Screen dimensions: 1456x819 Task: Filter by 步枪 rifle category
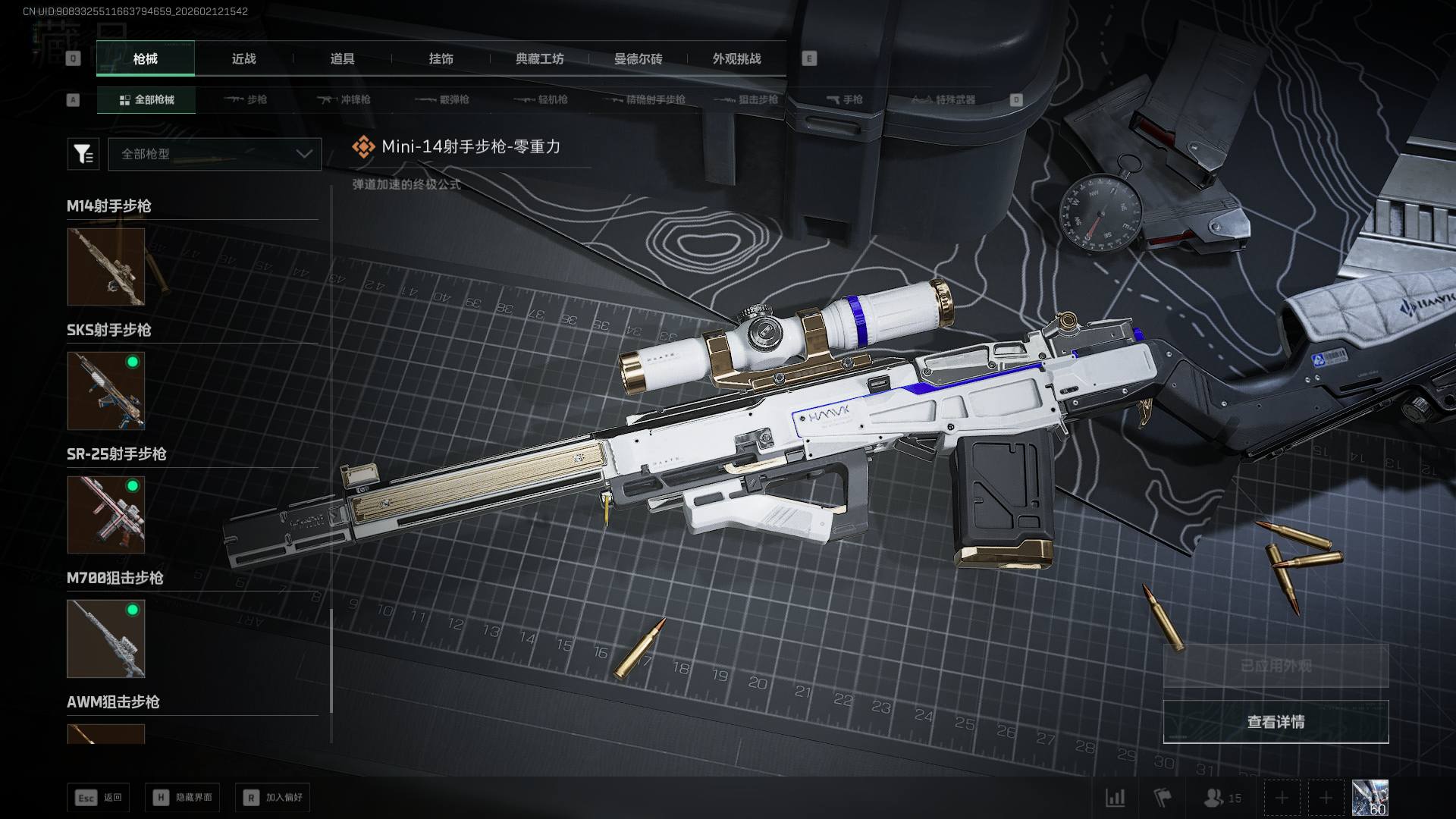tap(246, 99)
